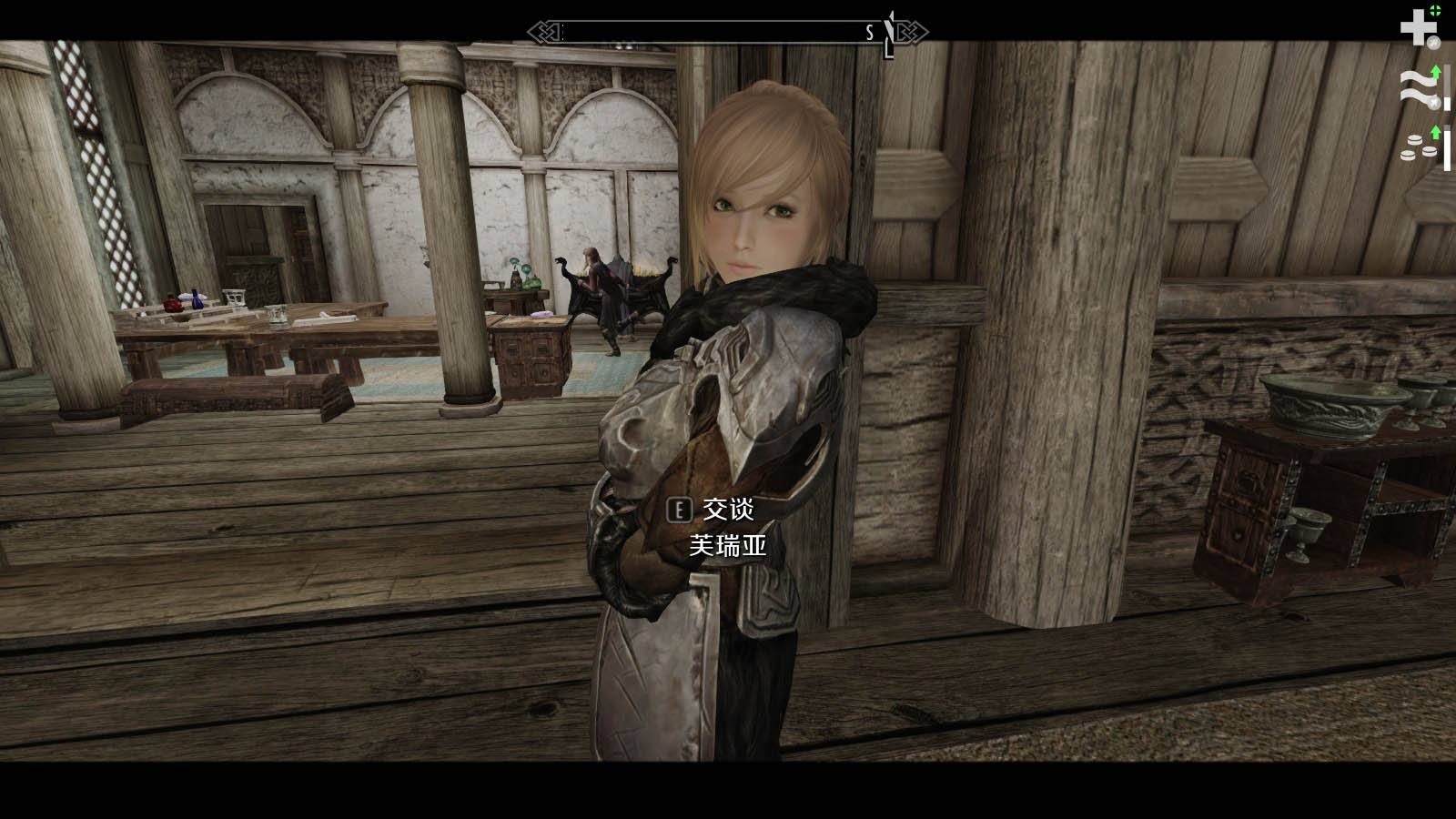Click the white cross status icon
Viewport: 1456px width, 819px height.
point(1418,27)
